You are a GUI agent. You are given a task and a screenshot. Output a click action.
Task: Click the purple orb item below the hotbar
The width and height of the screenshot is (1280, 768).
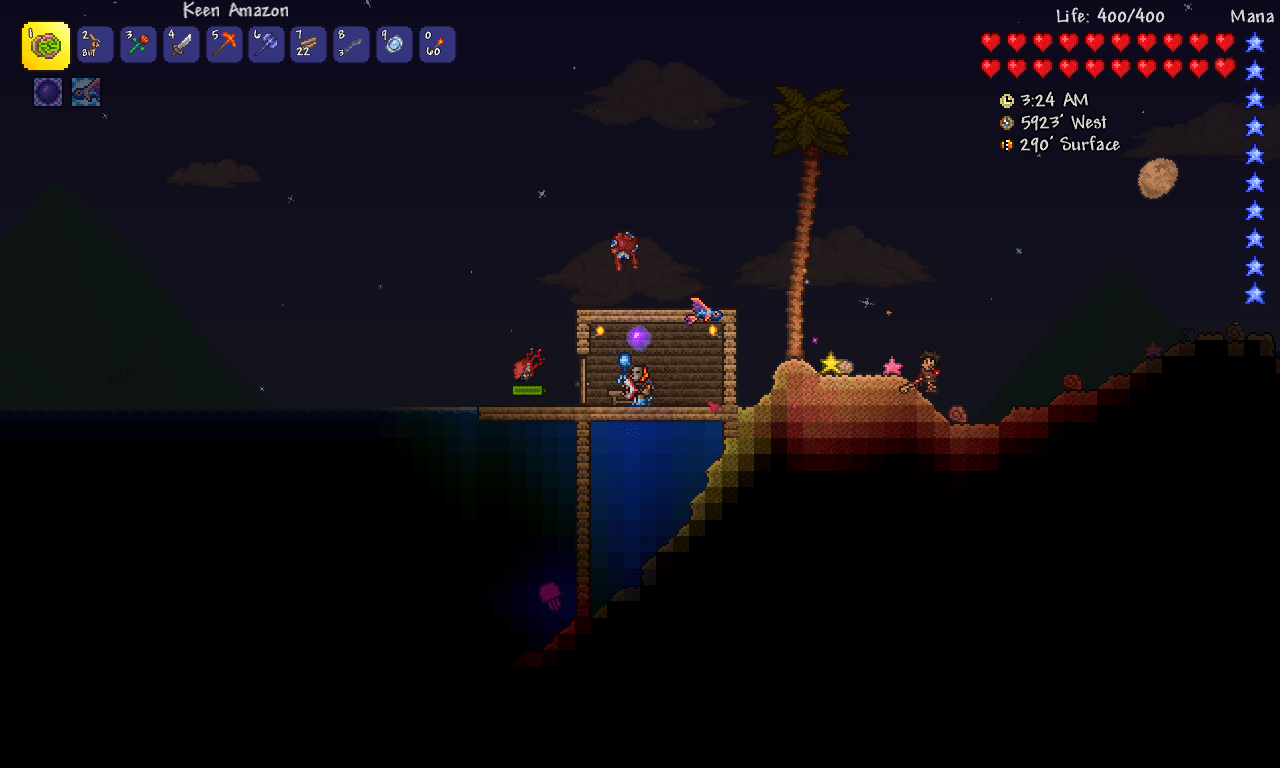pos(47,90)
